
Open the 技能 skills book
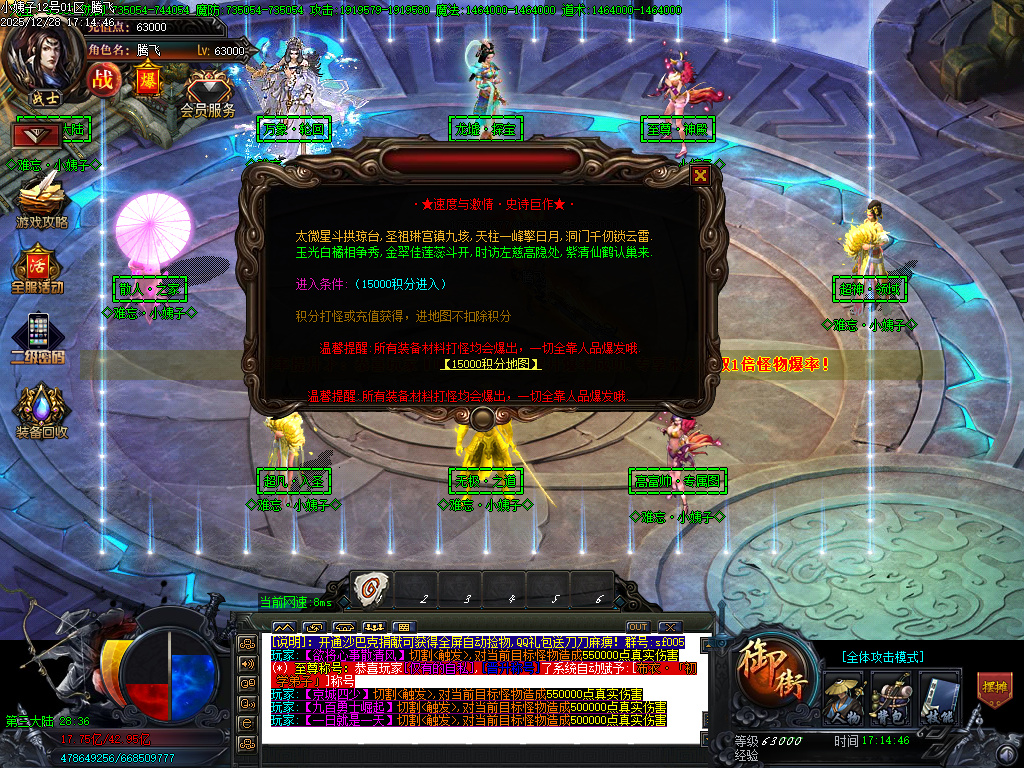936,698
